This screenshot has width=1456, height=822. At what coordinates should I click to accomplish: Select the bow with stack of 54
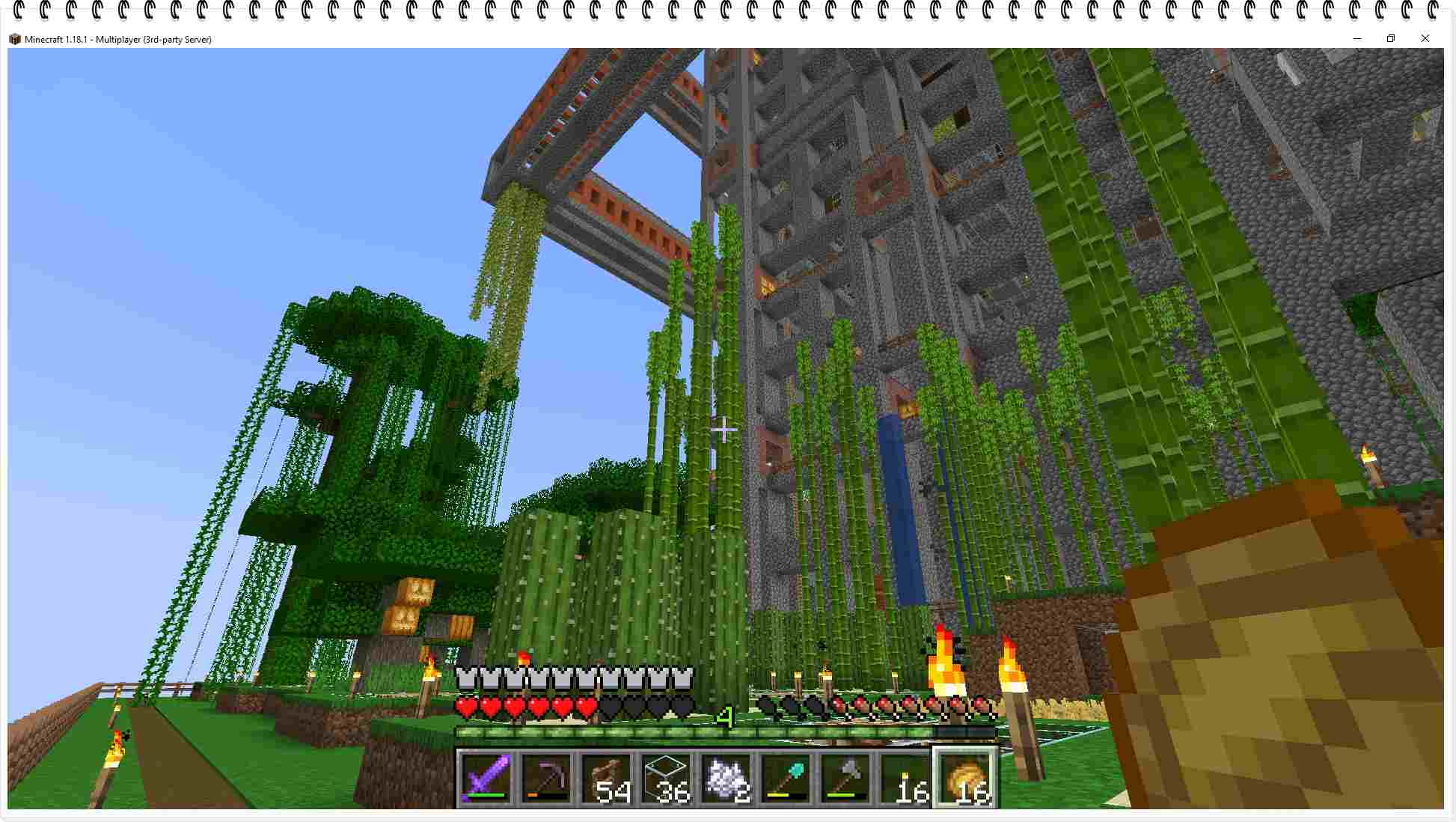pyautogui.click(x=608, y=779)
